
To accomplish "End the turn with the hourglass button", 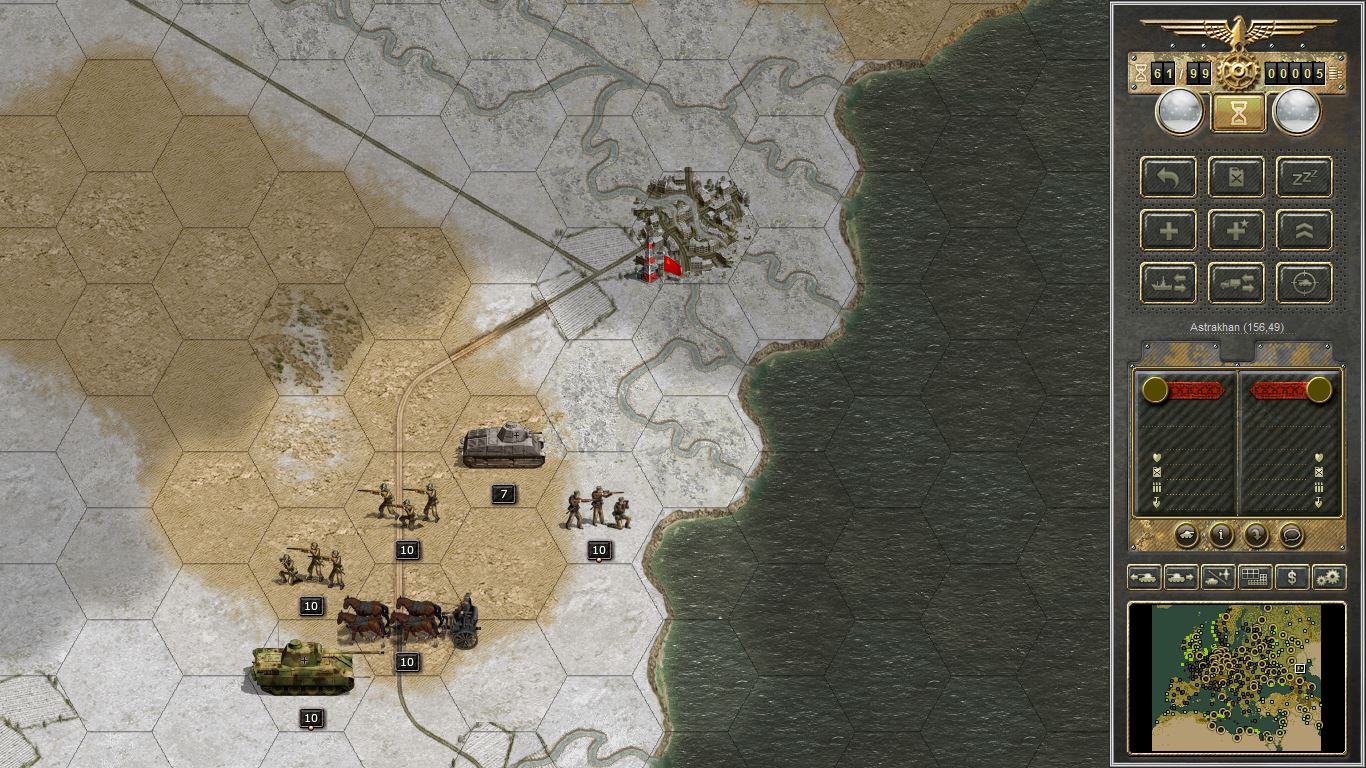I will (1238, 112).
